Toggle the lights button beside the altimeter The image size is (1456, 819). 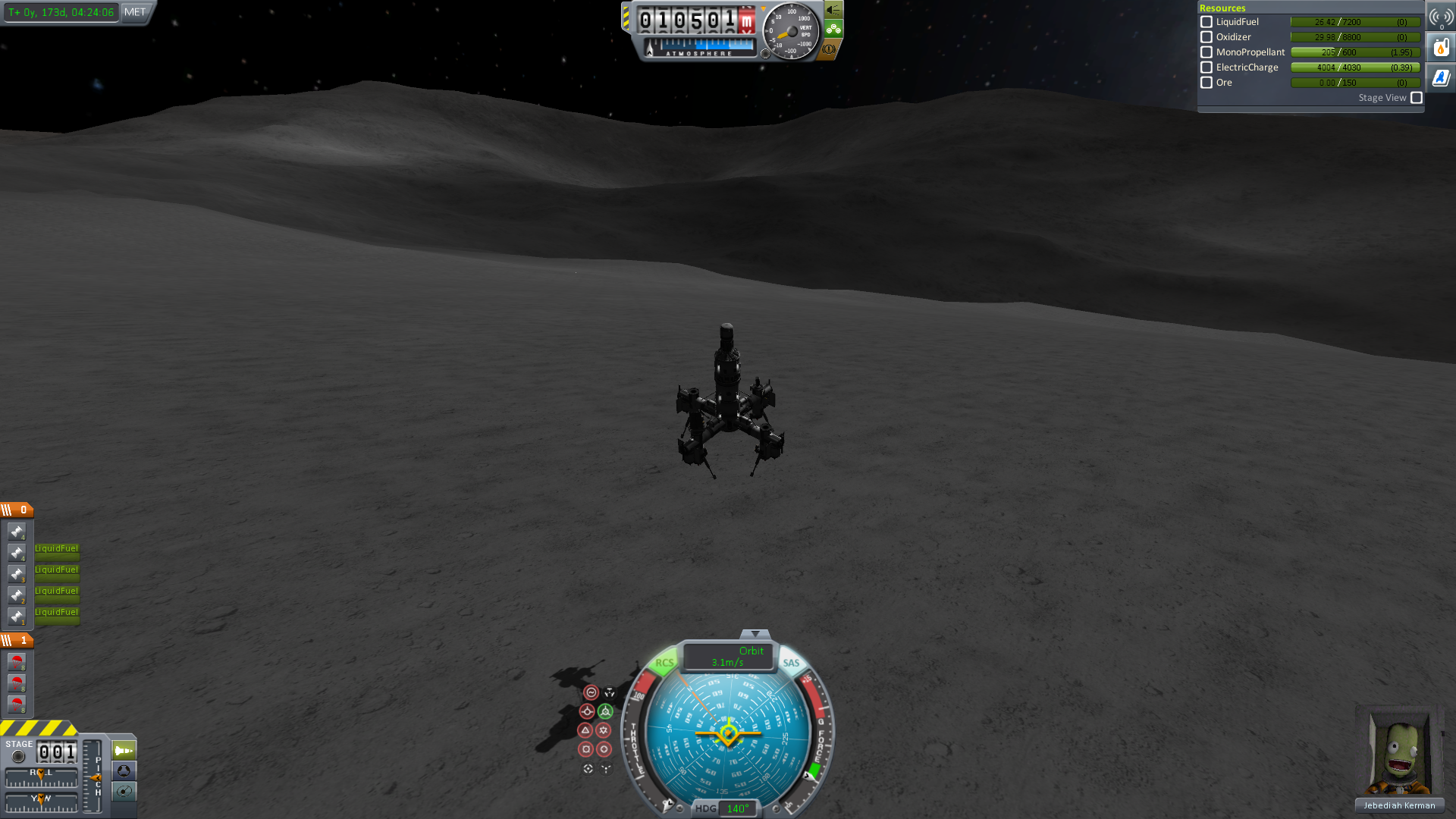pyautogui.click(x=833, y=10)
